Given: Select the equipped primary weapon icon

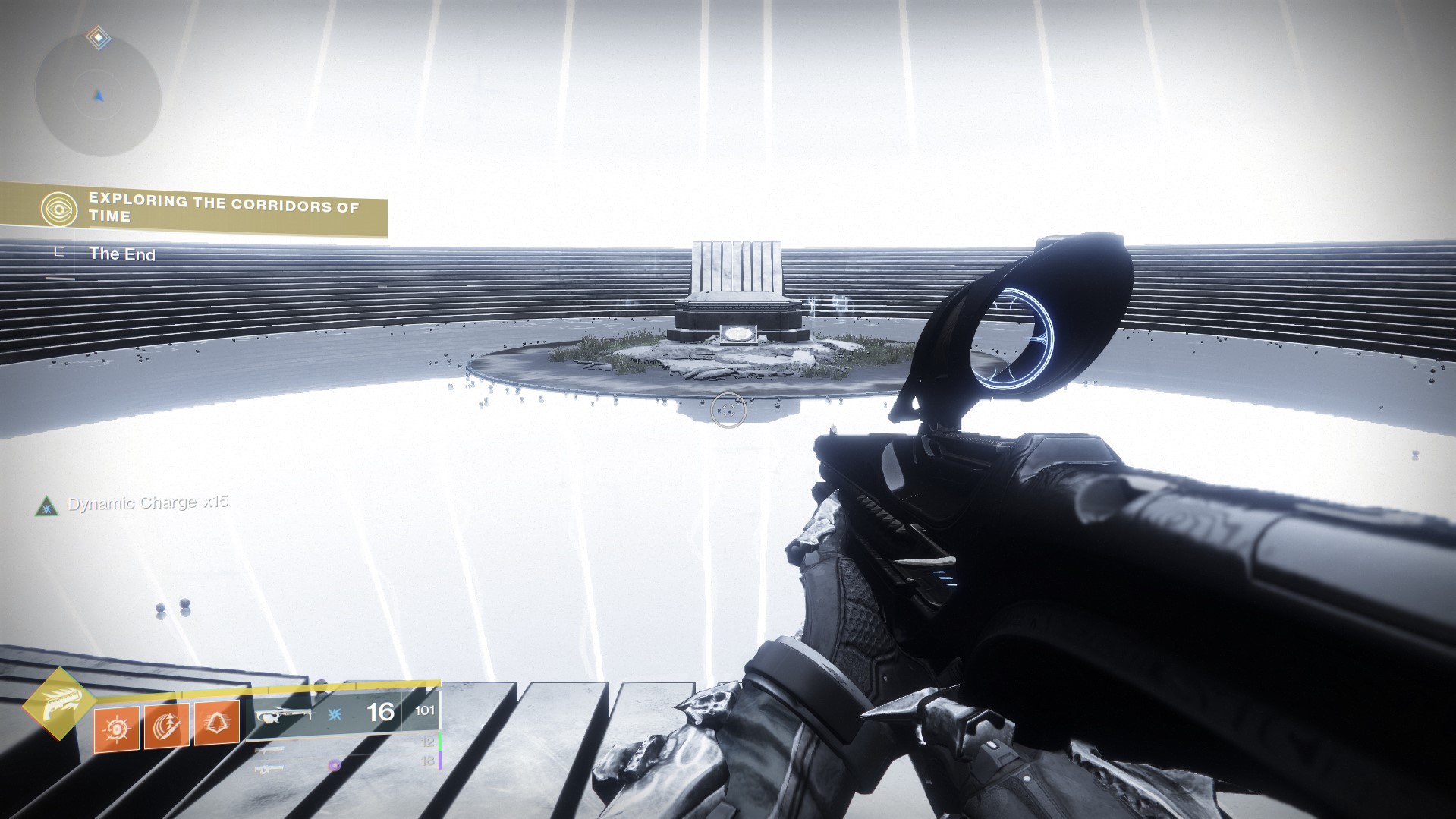Looking at the screenshot, I should pos(283,714).
